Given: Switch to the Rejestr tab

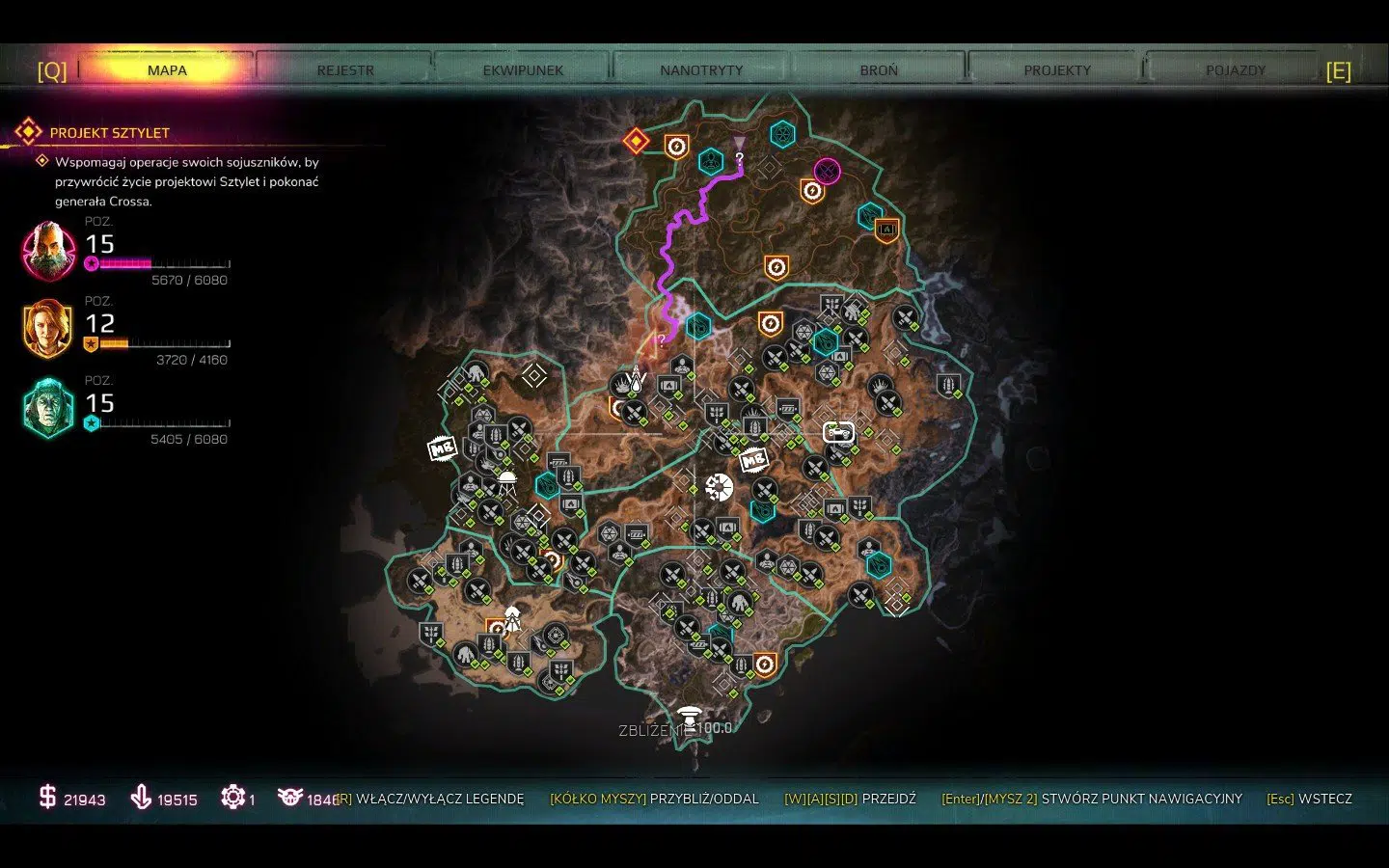Looking at the screenshot, I should pos(345,70).
